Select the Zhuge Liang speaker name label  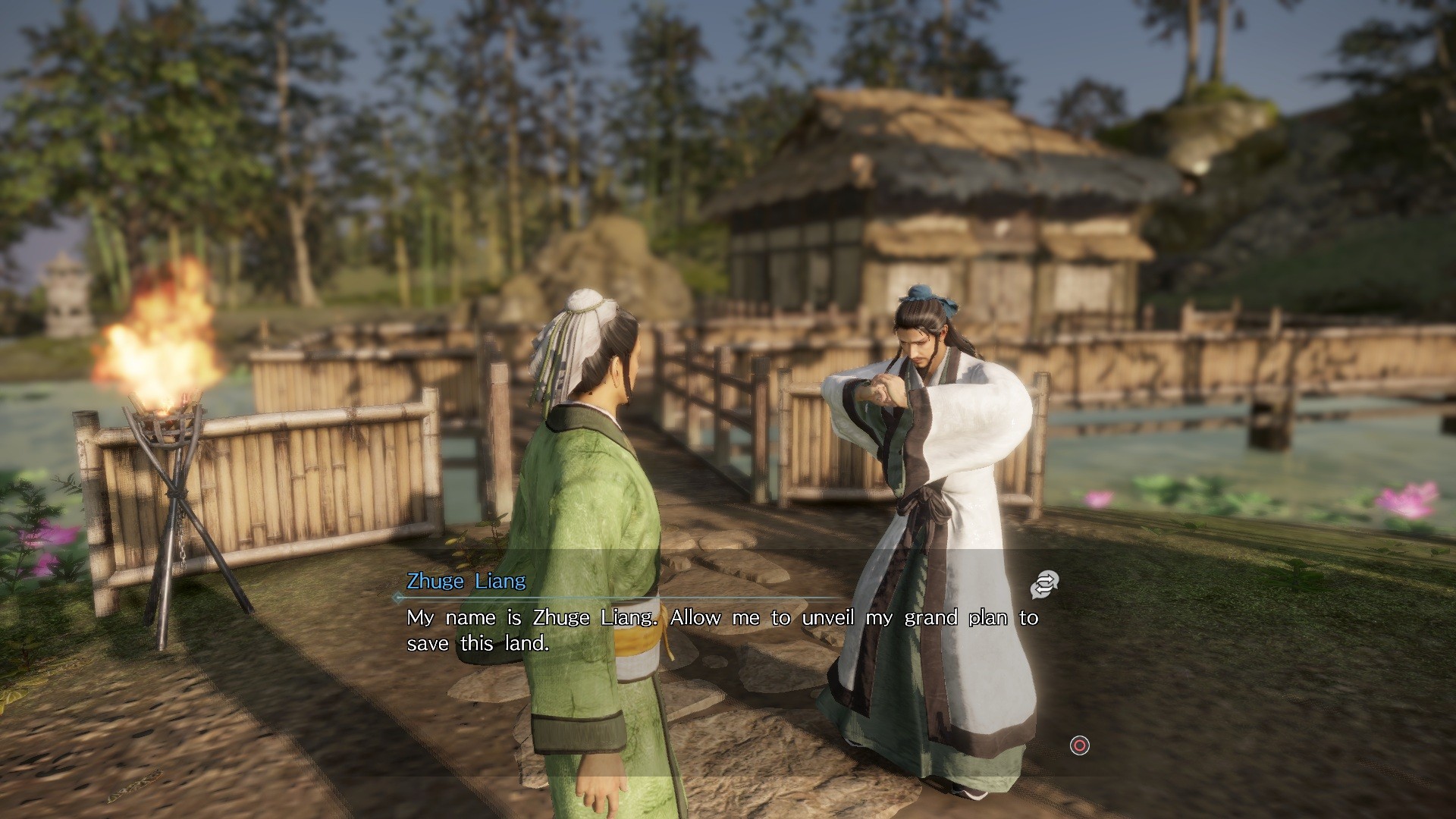[x=465, y=581]
